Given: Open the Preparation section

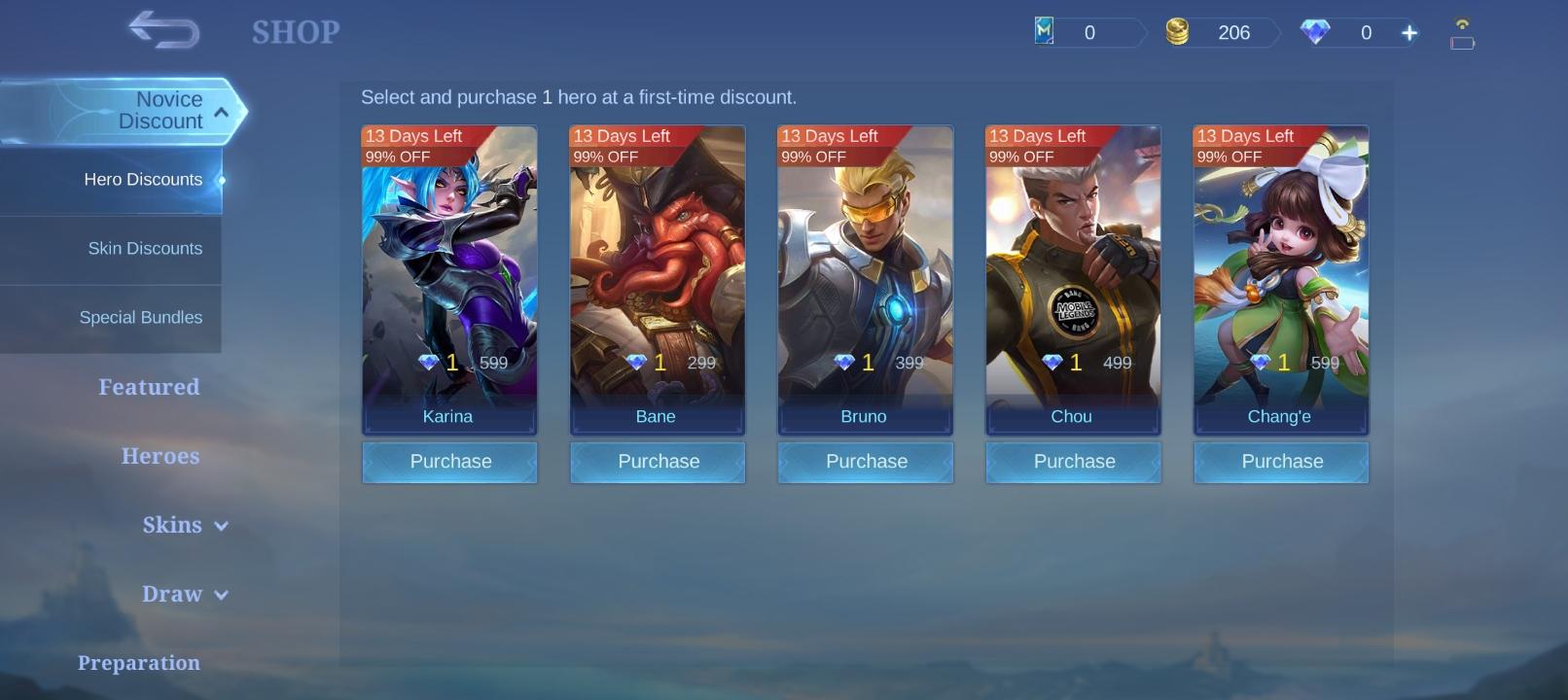Looking at the screenshot, I should pyautogui.click(x=139, y=662).
